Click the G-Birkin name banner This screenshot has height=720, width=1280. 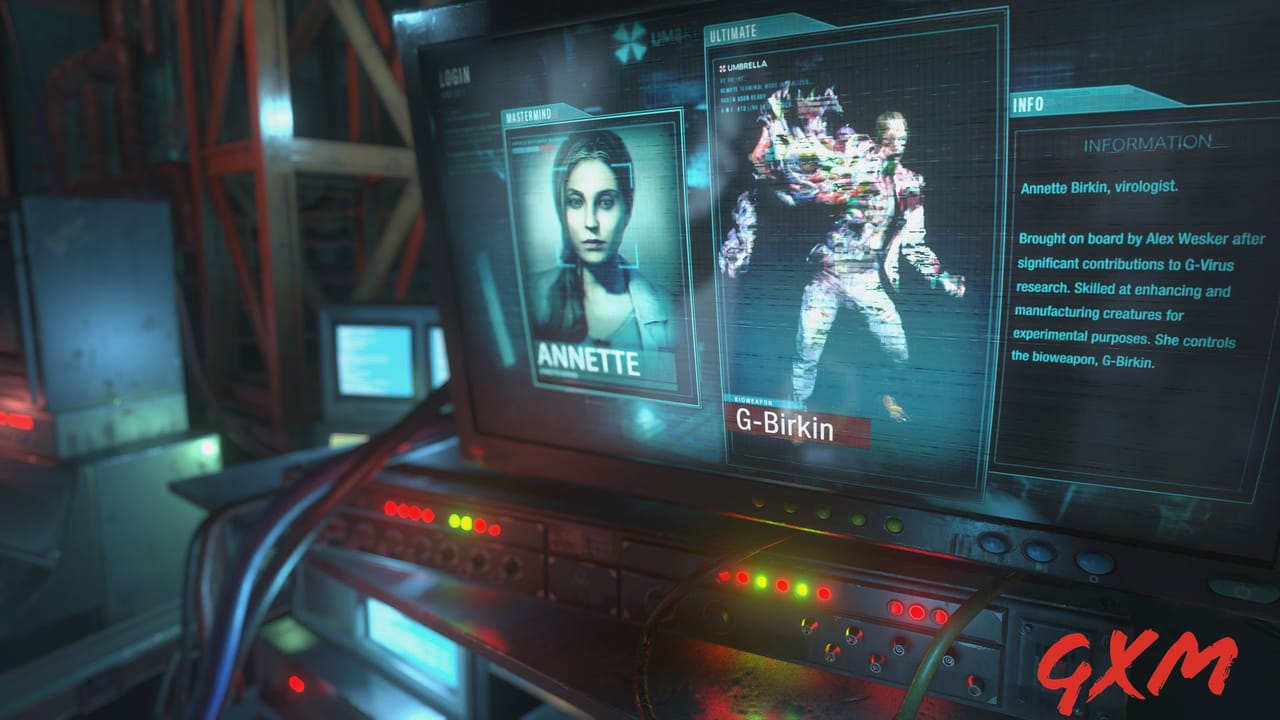point(787,423)
